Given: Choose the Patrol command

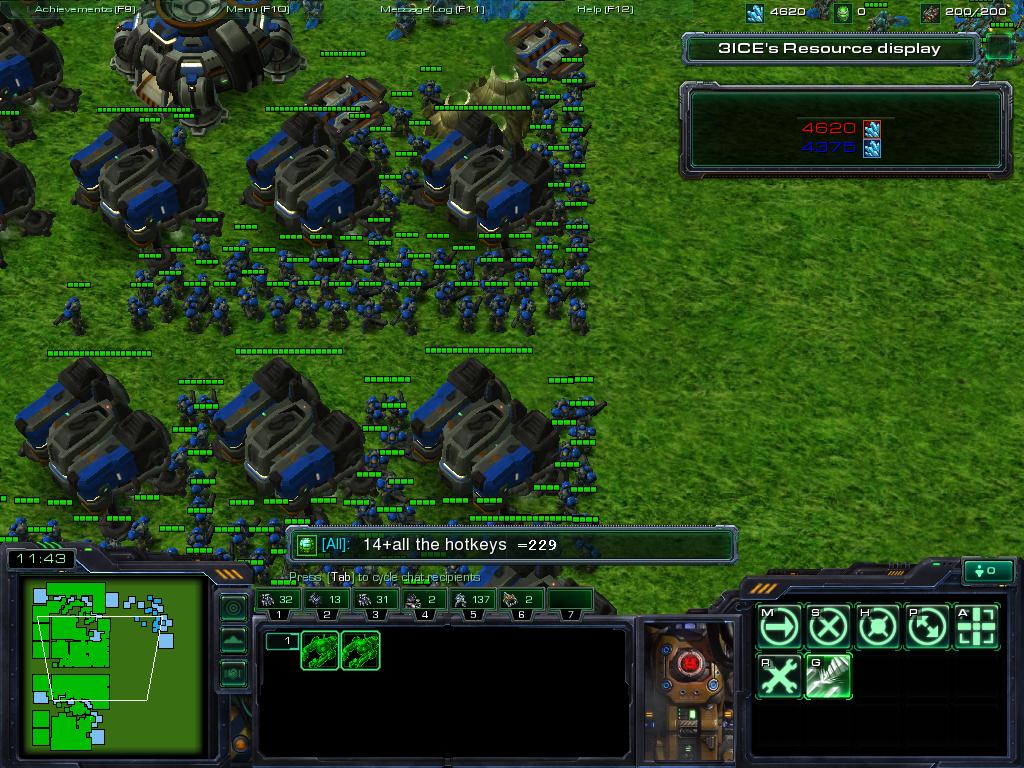Looking at the screenshot, I should pyautogui.click(x=927, y=628).
